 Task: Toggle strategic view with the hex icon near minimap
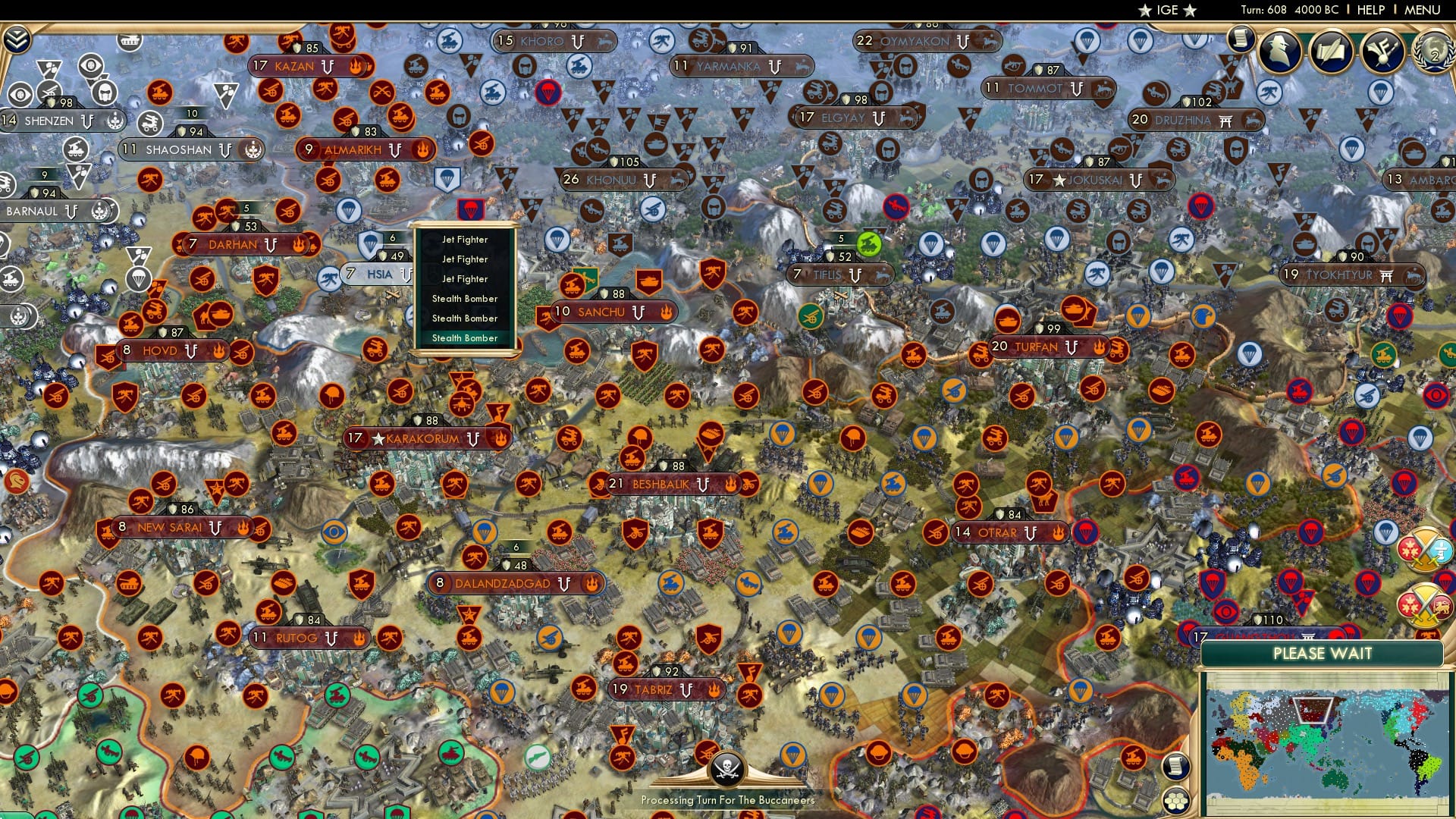(x=1175, y=799)
